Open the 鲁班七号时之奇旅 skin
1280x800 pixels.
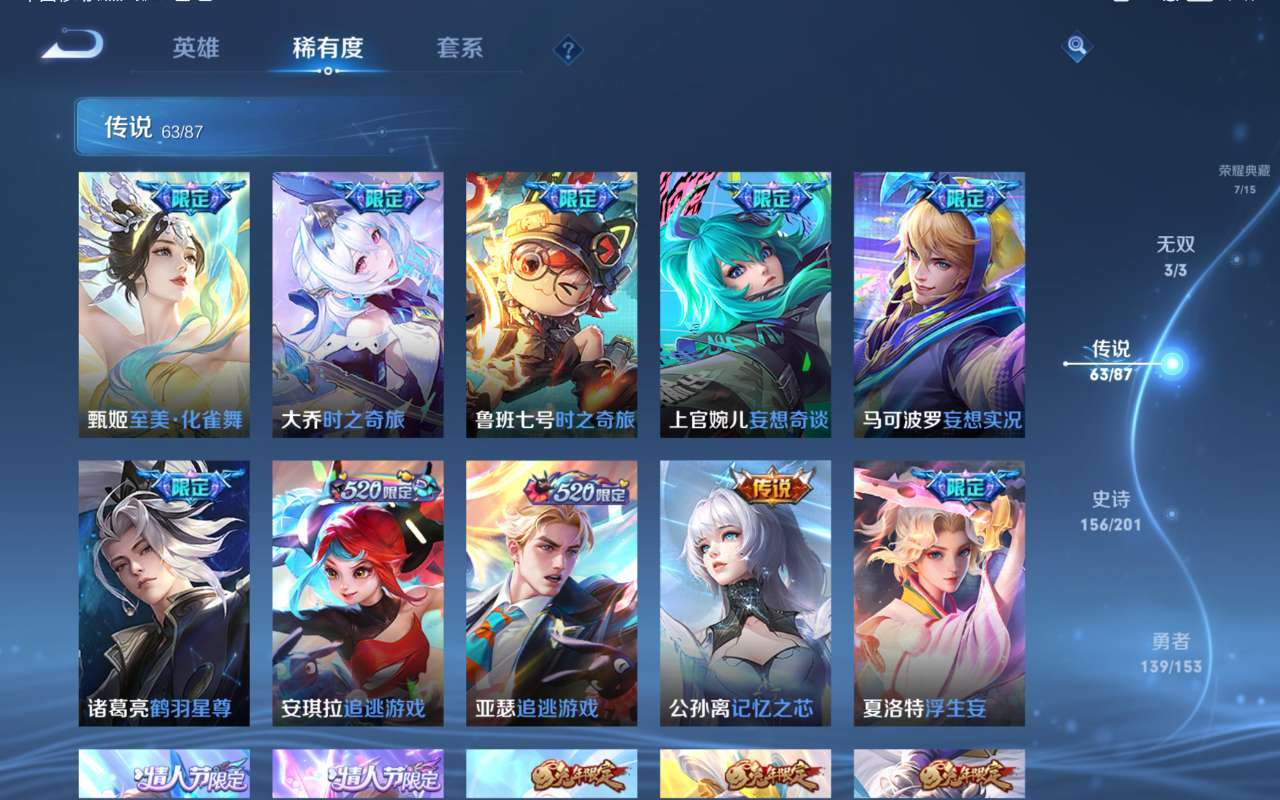[x=549, y=300]
